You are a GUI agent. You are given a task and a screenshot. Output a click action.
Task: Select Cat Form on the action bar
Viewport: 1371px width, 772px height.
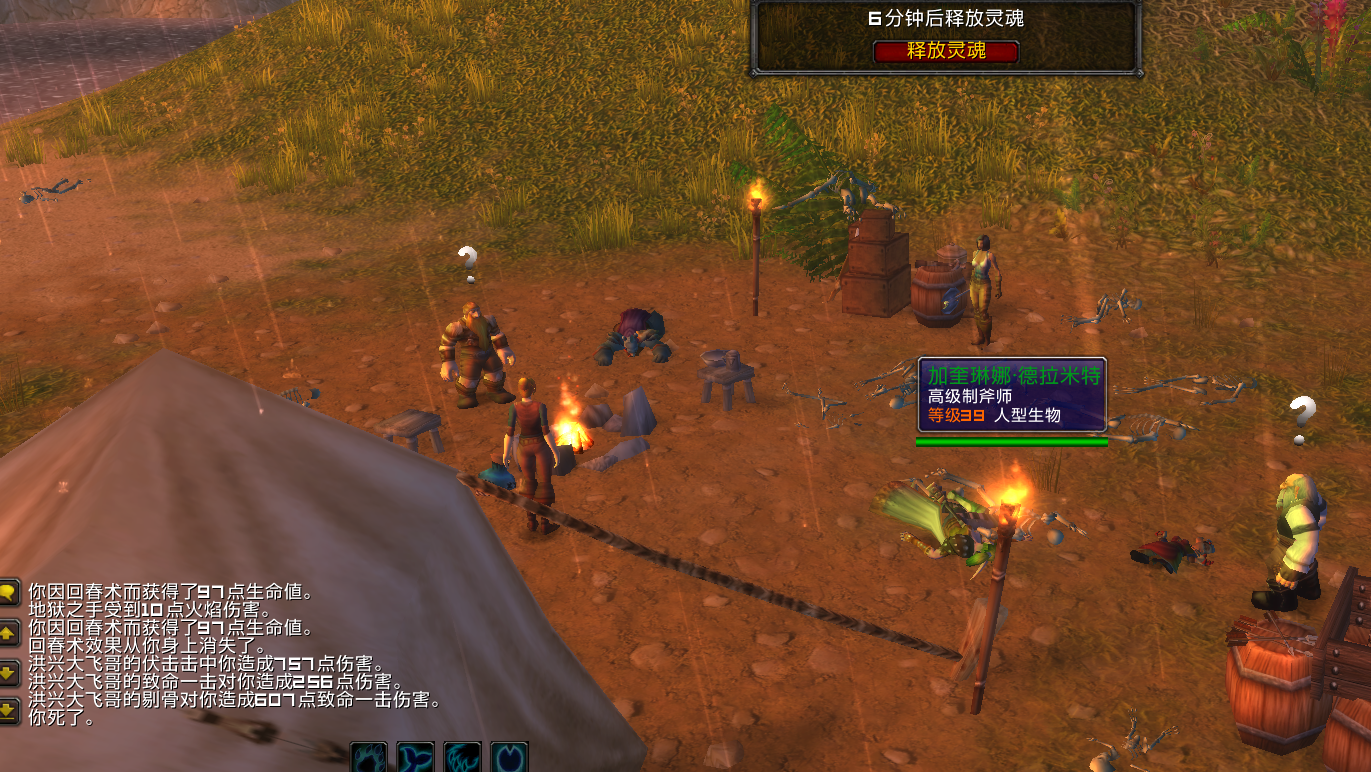(x=461, y=758)
